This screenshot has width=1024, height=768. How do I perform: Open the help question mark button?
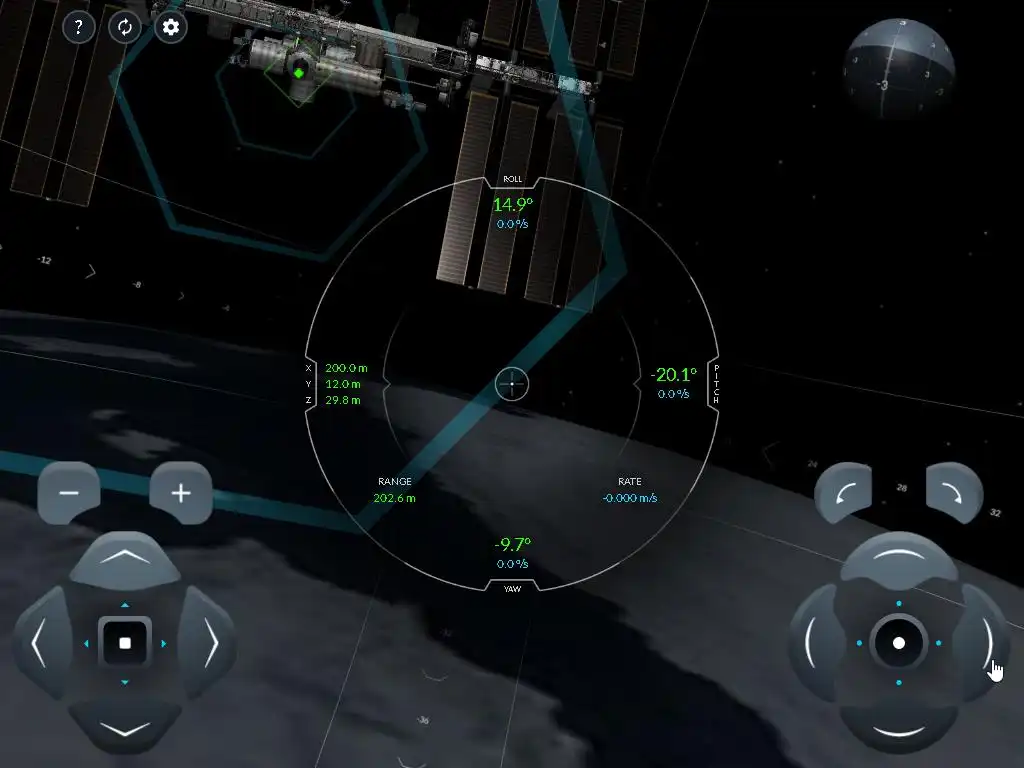(79, 27)
